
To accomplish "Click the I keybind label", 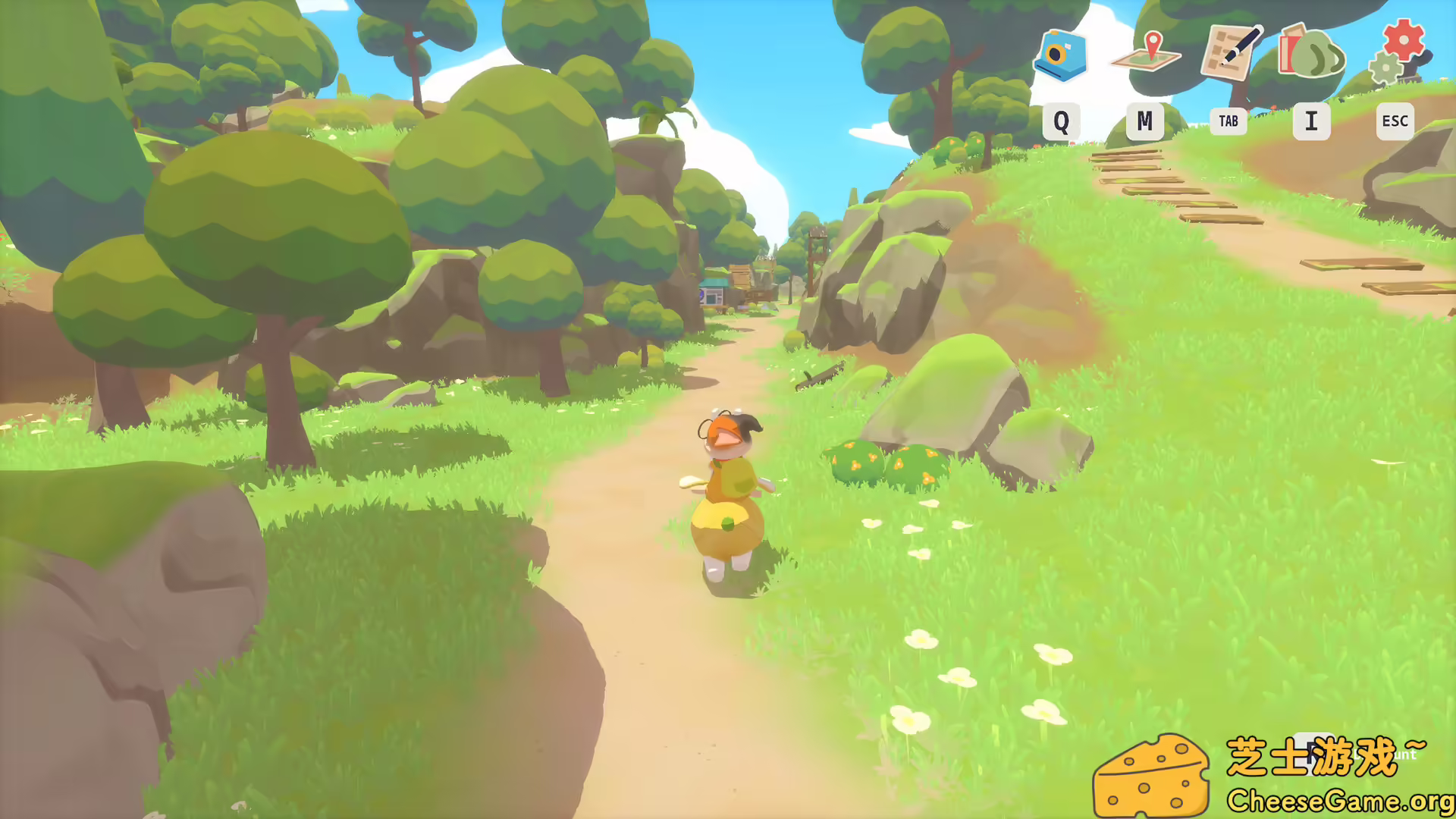I will coord(1311,121).
